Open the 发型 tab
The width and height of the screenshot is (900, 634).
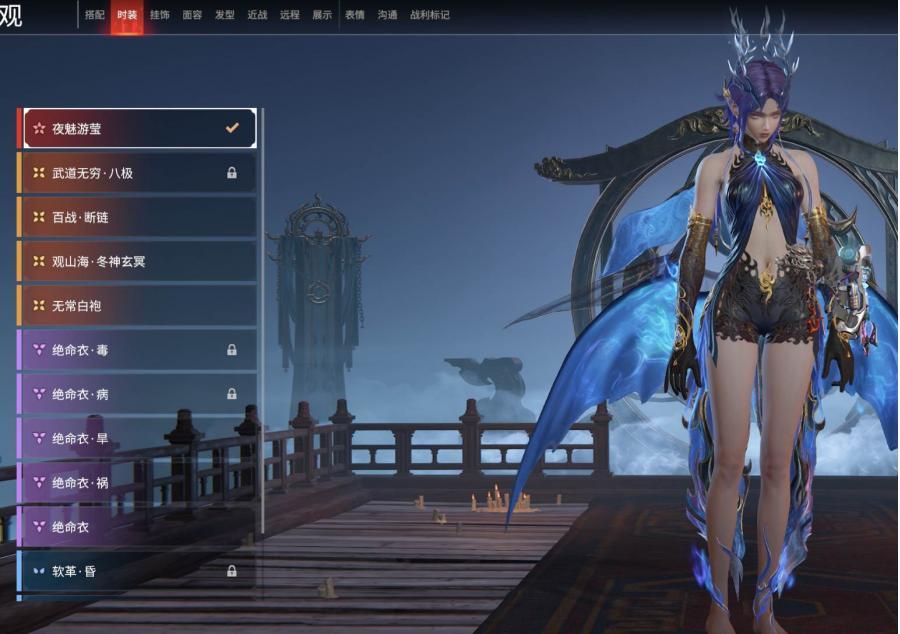pyautogui.click(x=225, y=15)
